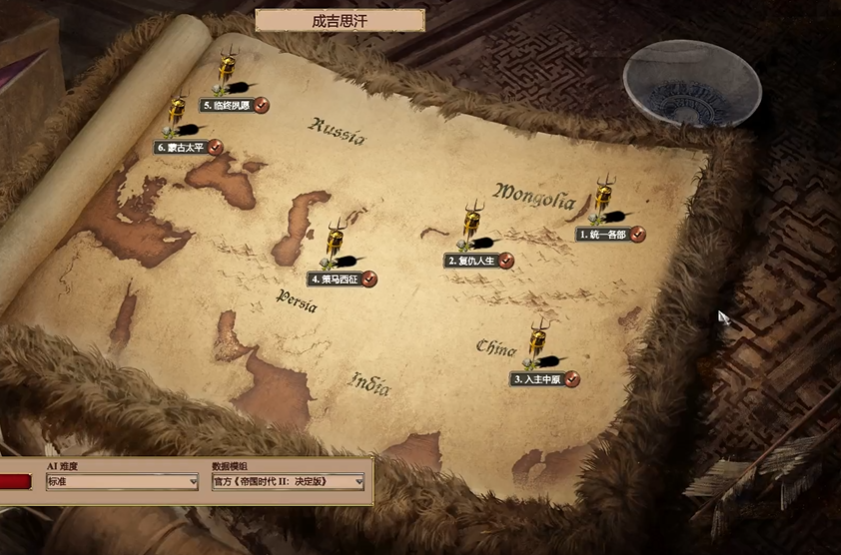Image resolution: width=841 pixels, height=555 pixels.
Task: Open the AI 难度 difficulty dropdown
Action: click(x=122, y=482)
